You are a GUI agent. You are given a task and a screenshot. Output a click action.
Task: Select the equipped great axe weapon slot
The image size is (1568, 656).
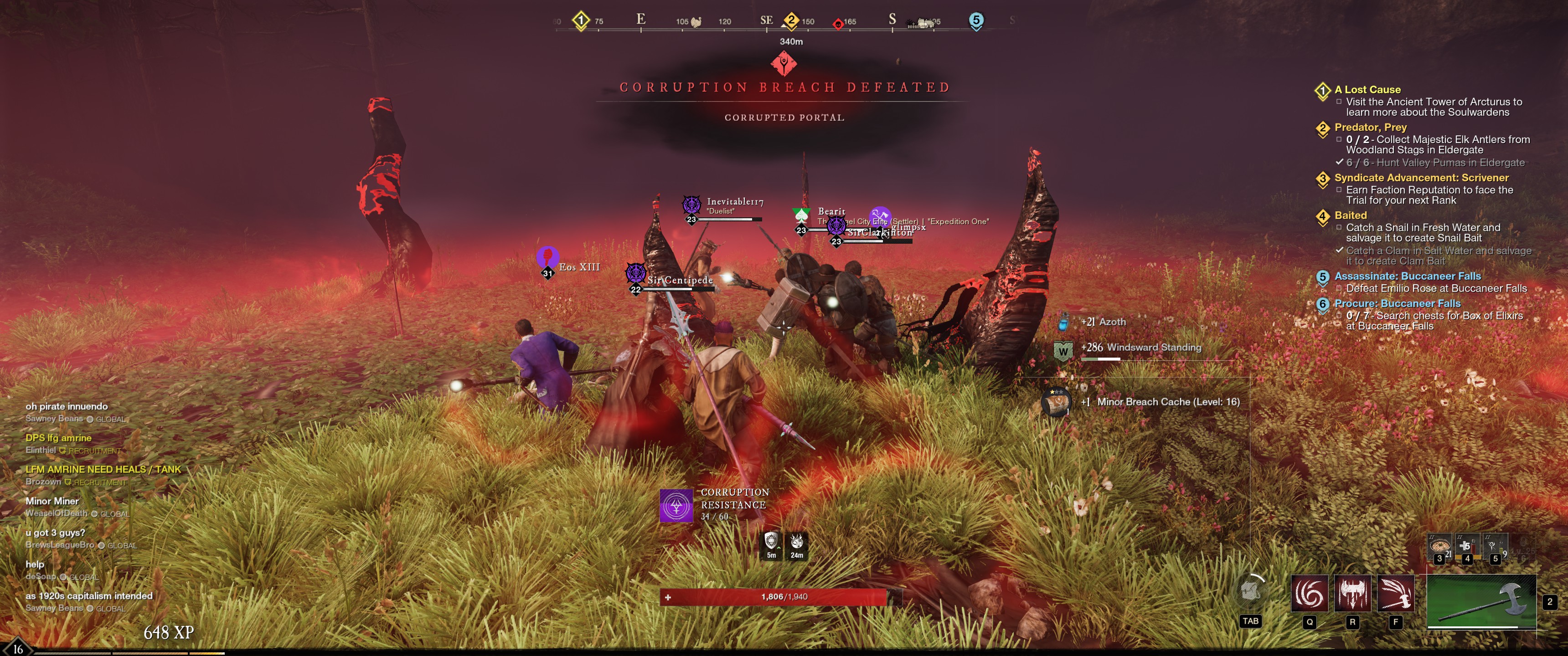pyautogui.click(x=1481, y=601)
